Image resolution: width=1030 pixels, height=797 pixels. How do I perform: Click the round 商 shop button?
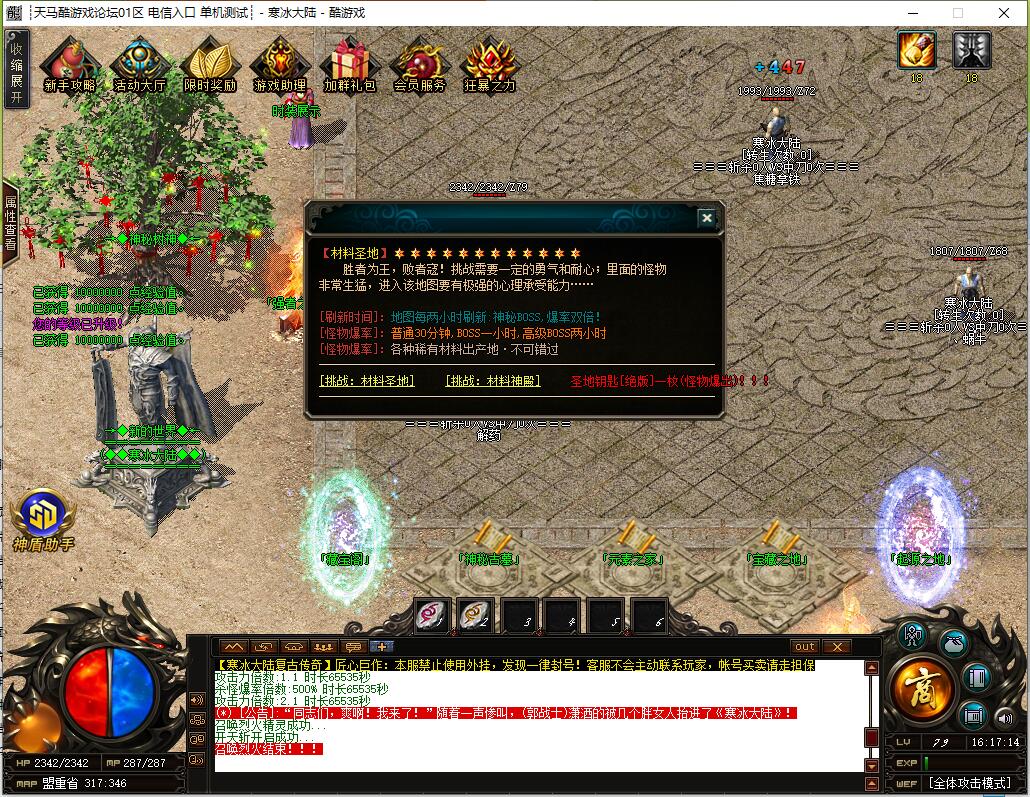click(x=916, y=690)
